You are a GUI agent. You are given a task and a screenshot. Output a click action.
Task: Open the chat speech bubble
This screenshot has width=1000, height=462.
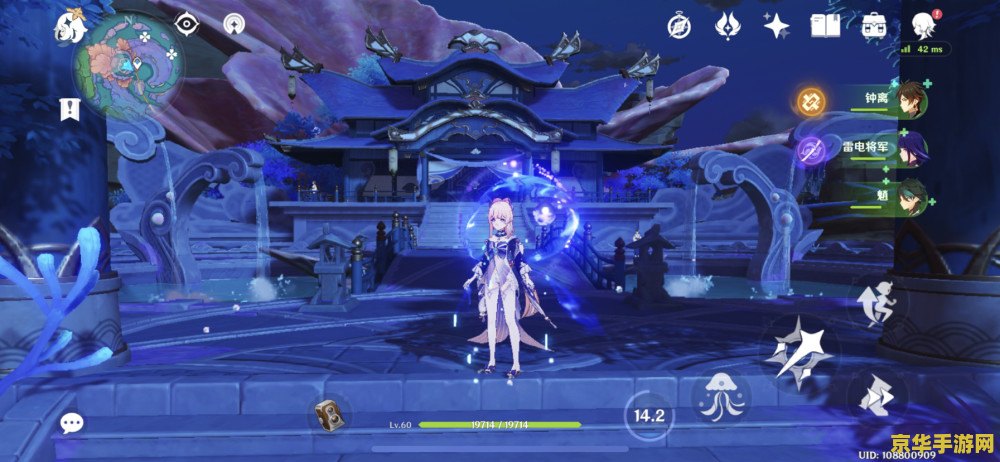tap(71, 423)
